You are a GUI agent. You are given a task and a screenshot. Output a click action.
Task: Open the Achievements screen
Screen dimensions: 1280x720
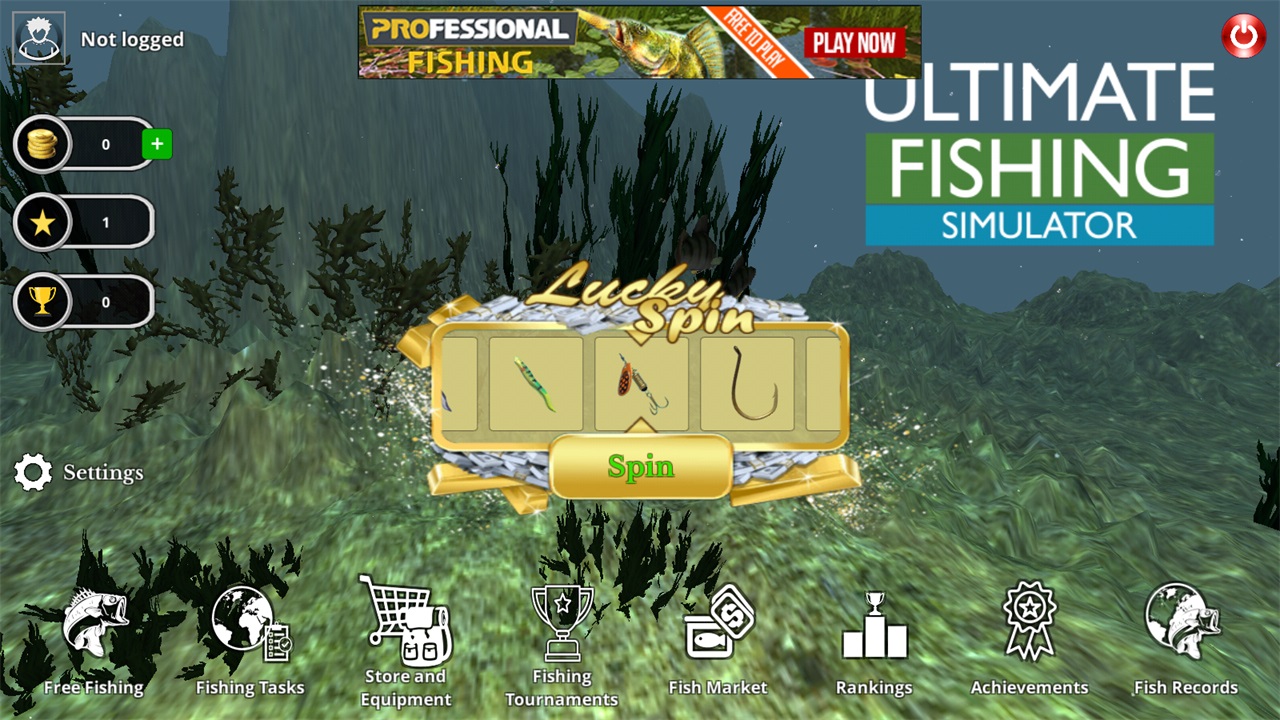1030,640
